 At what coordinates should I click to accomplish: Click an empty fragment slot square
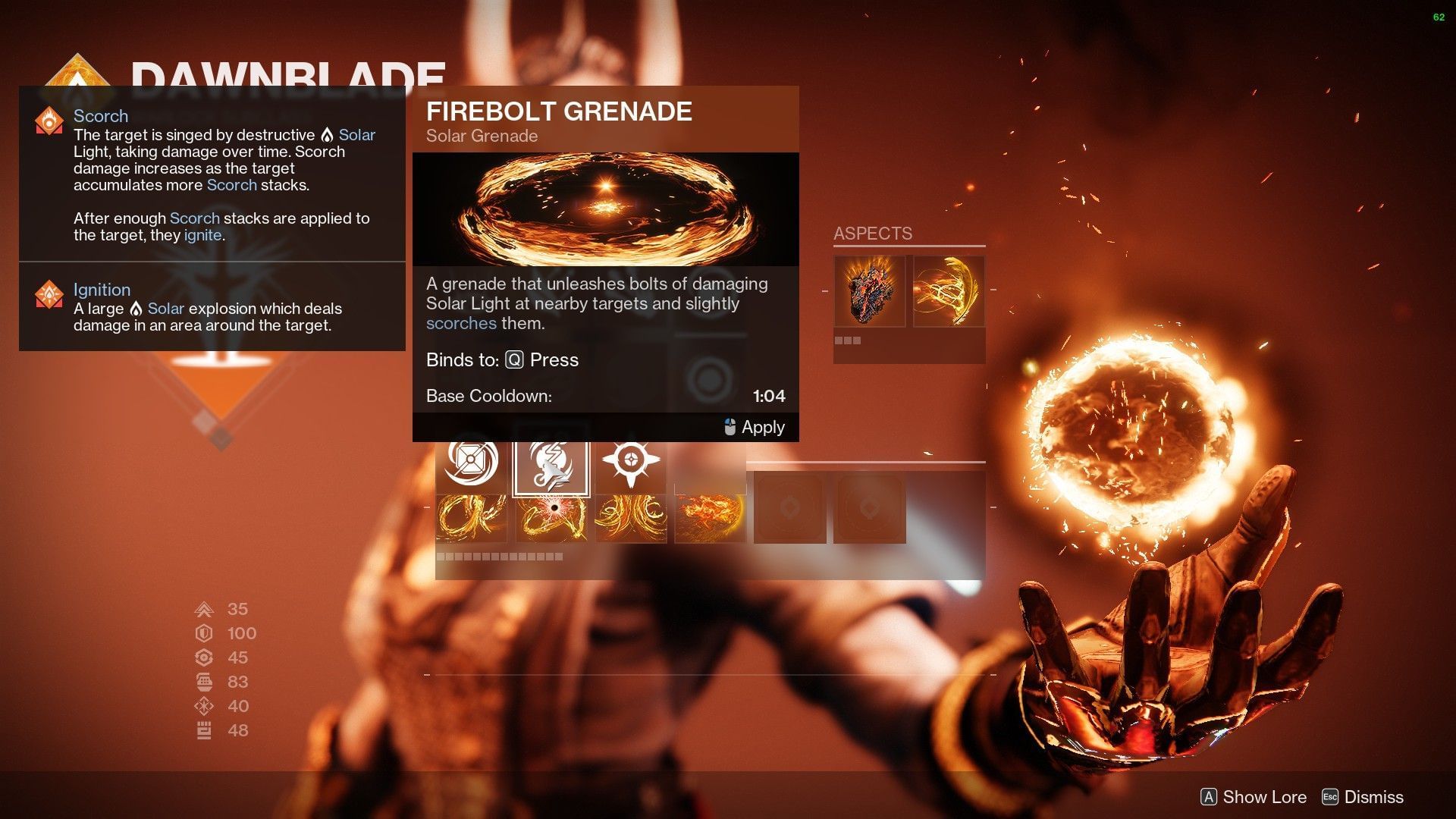[x=790, y=507]
